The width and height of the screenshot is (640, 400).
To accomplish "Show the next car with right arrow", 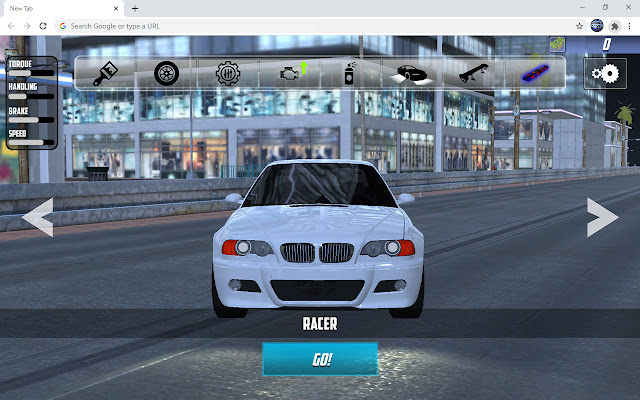I will (602, 217).
